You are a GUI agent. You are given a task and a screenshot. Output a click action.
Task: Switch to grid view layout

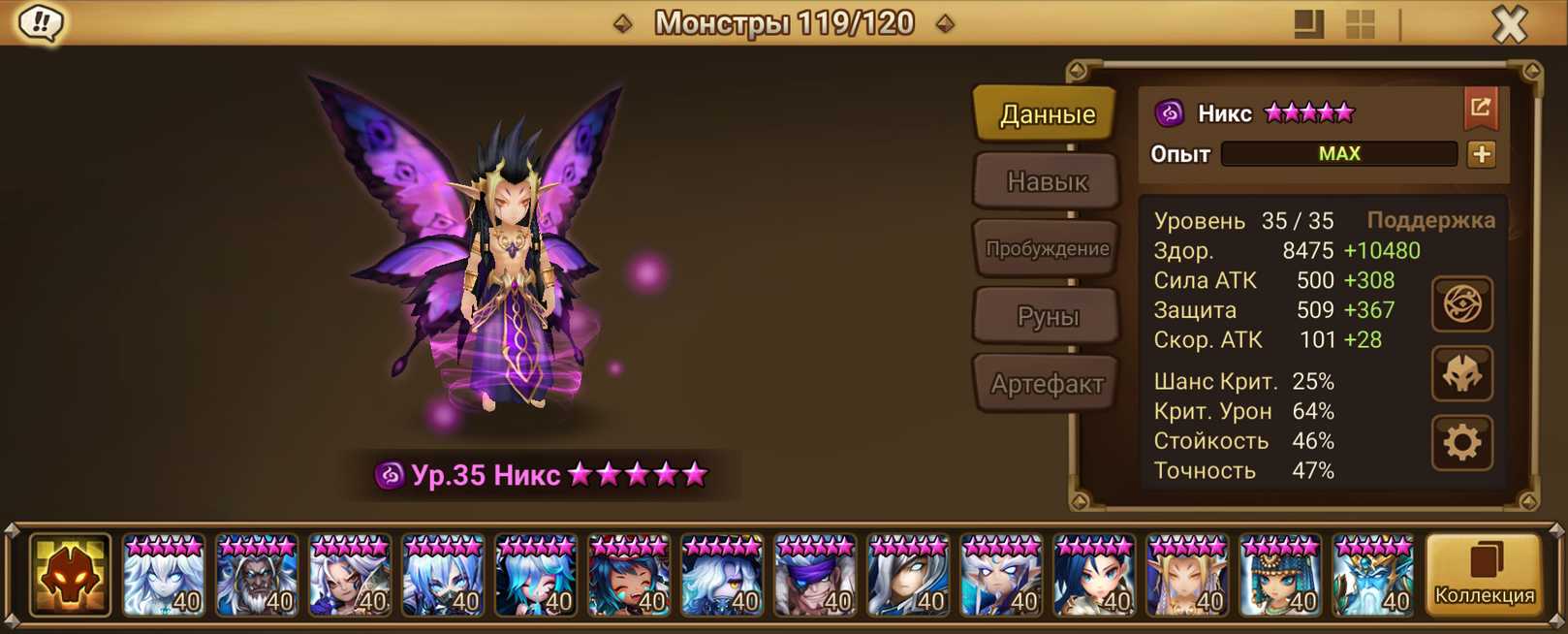pos(1361,24)
